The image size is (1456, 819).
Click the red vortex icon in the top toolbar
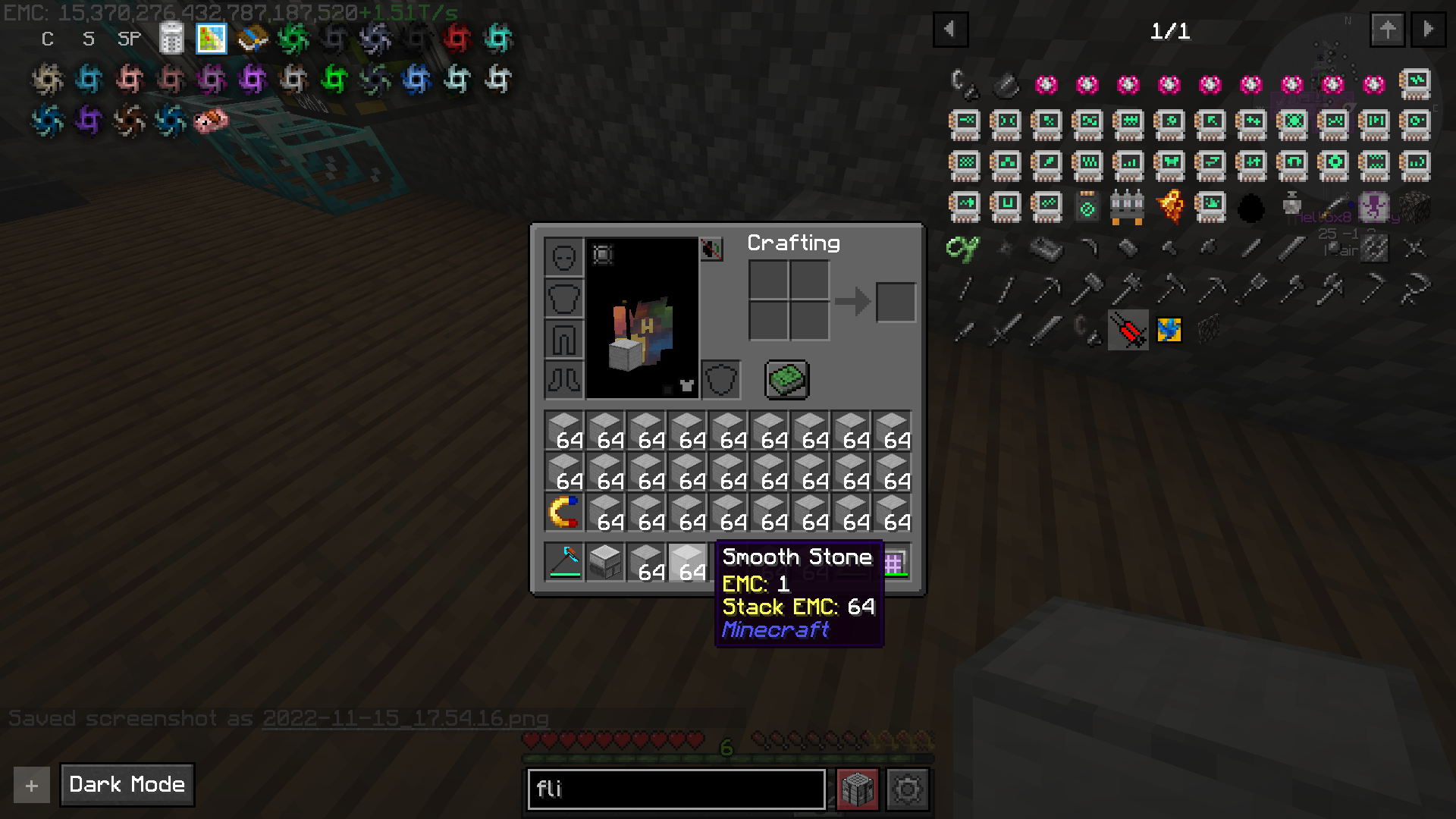coord(456,38)
